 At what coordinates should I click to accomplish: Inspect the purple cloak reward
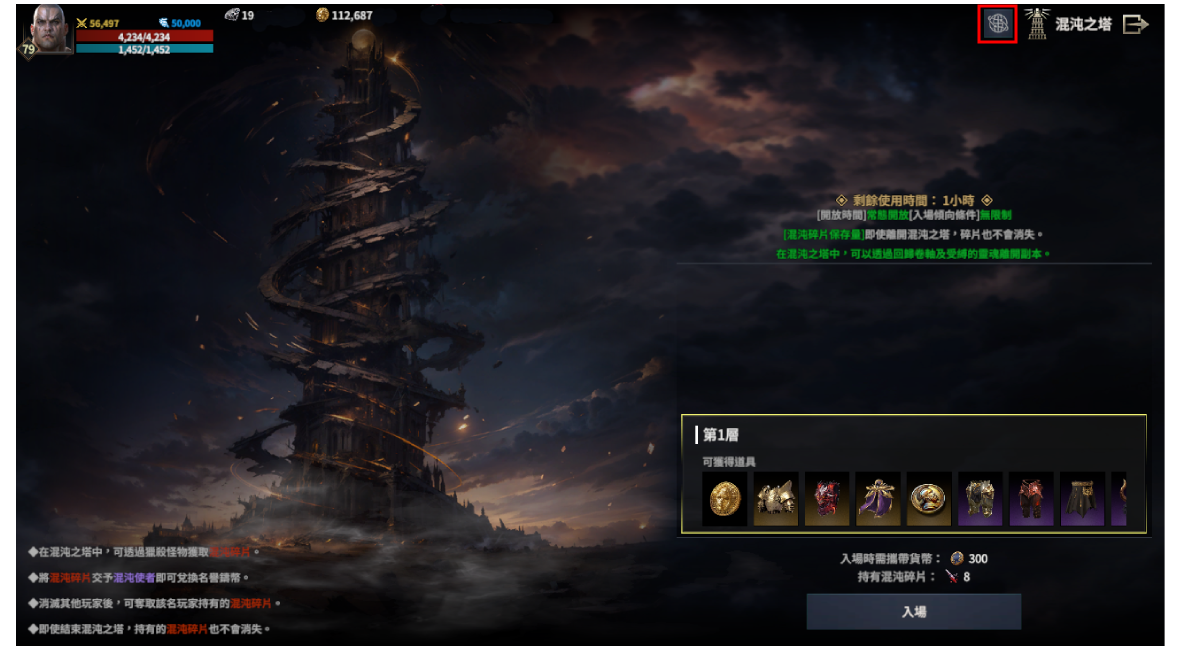(x=878, y=499)
